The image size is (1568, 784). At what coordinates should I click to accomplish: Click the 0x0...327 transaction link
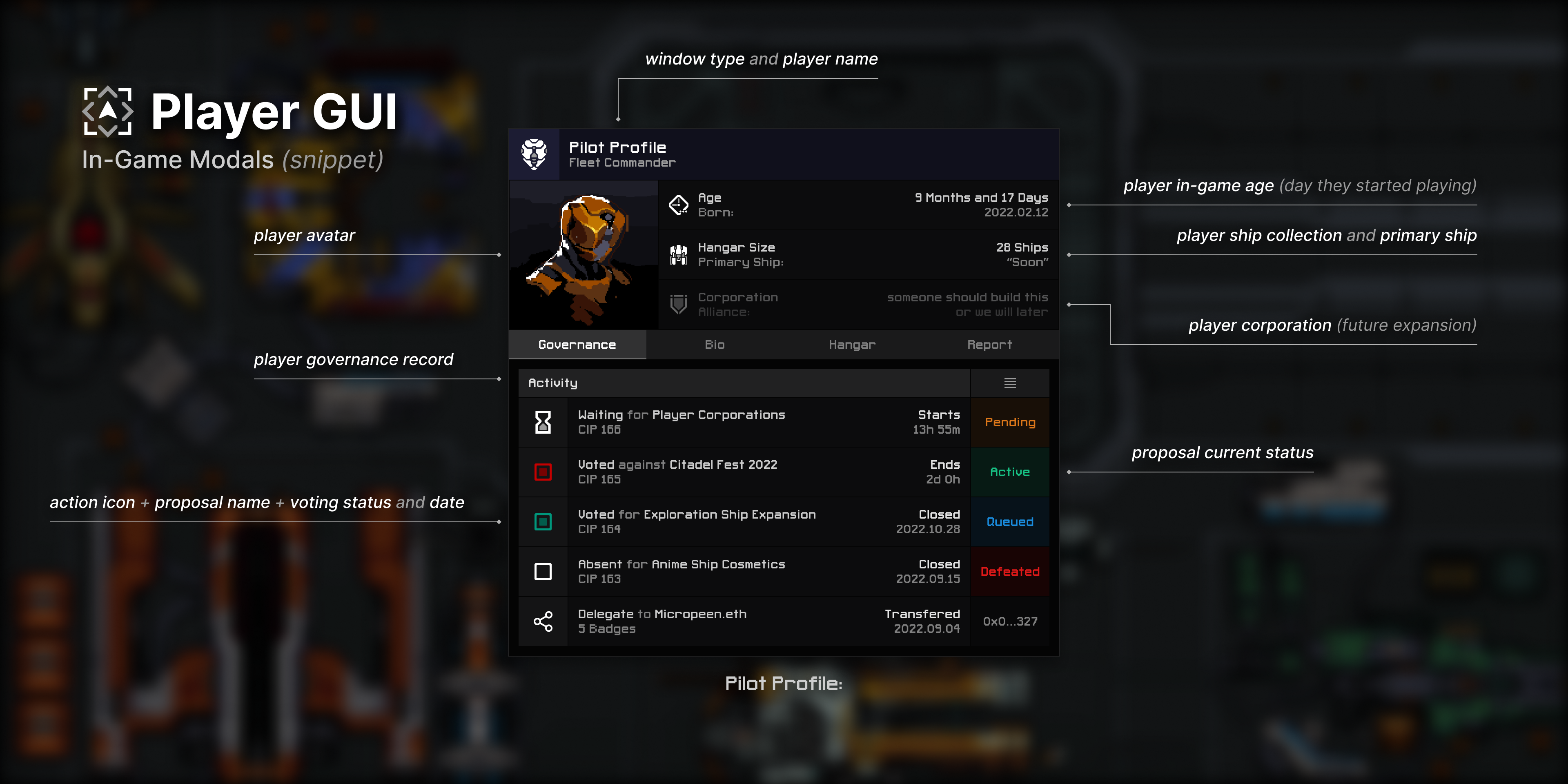click(1010, 621)
